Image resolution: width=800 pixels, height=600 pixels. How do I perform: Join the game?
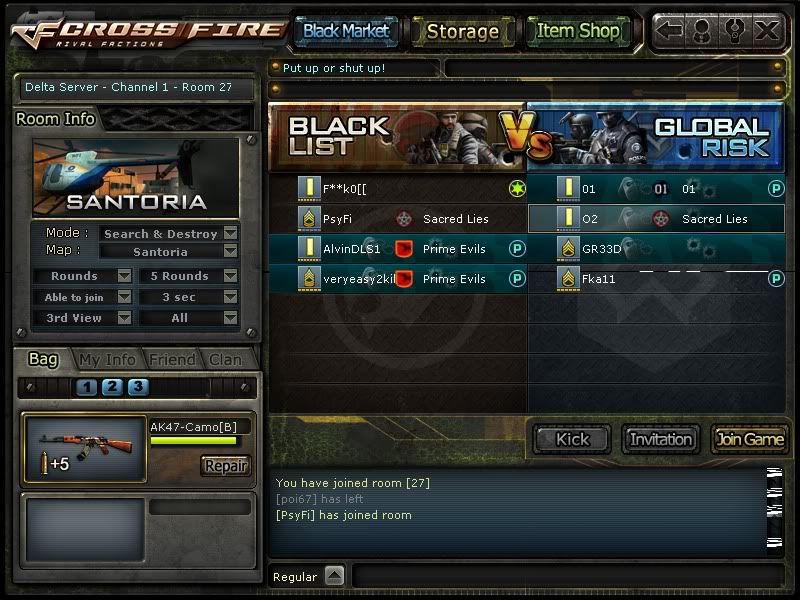pos(749,439)
